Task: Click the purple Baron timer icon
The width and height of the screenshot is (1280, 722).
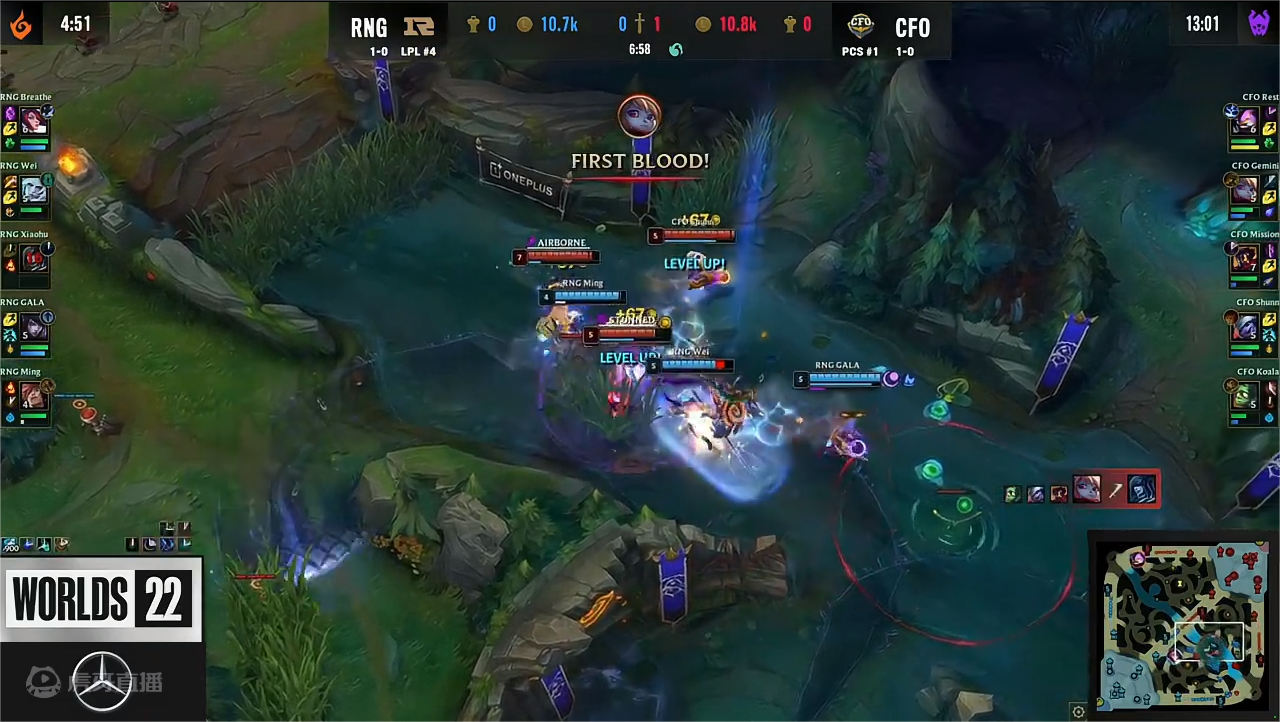Action: coord(1259,24)
